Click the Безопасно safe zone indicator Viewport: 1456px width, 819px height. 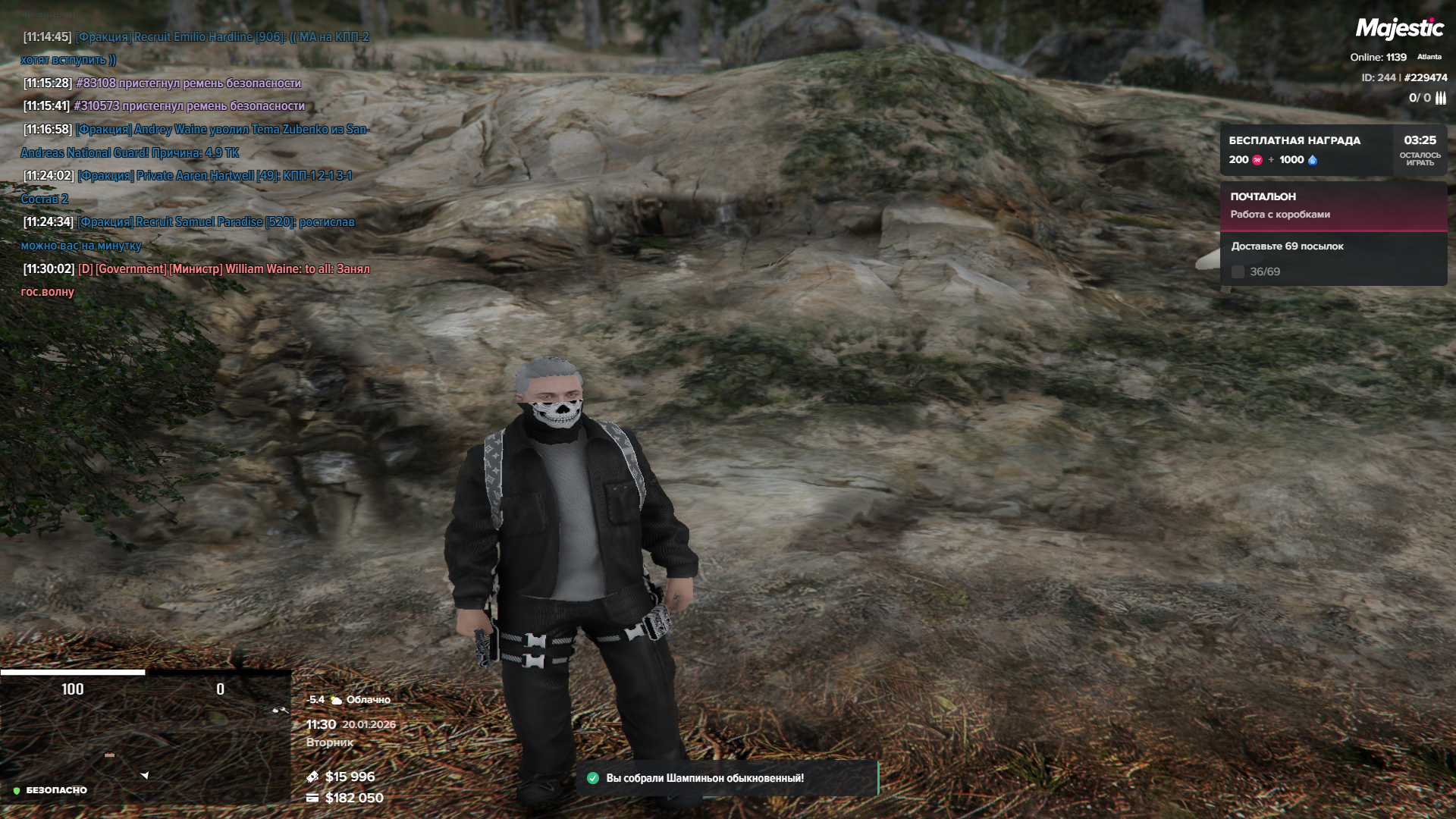50,790
